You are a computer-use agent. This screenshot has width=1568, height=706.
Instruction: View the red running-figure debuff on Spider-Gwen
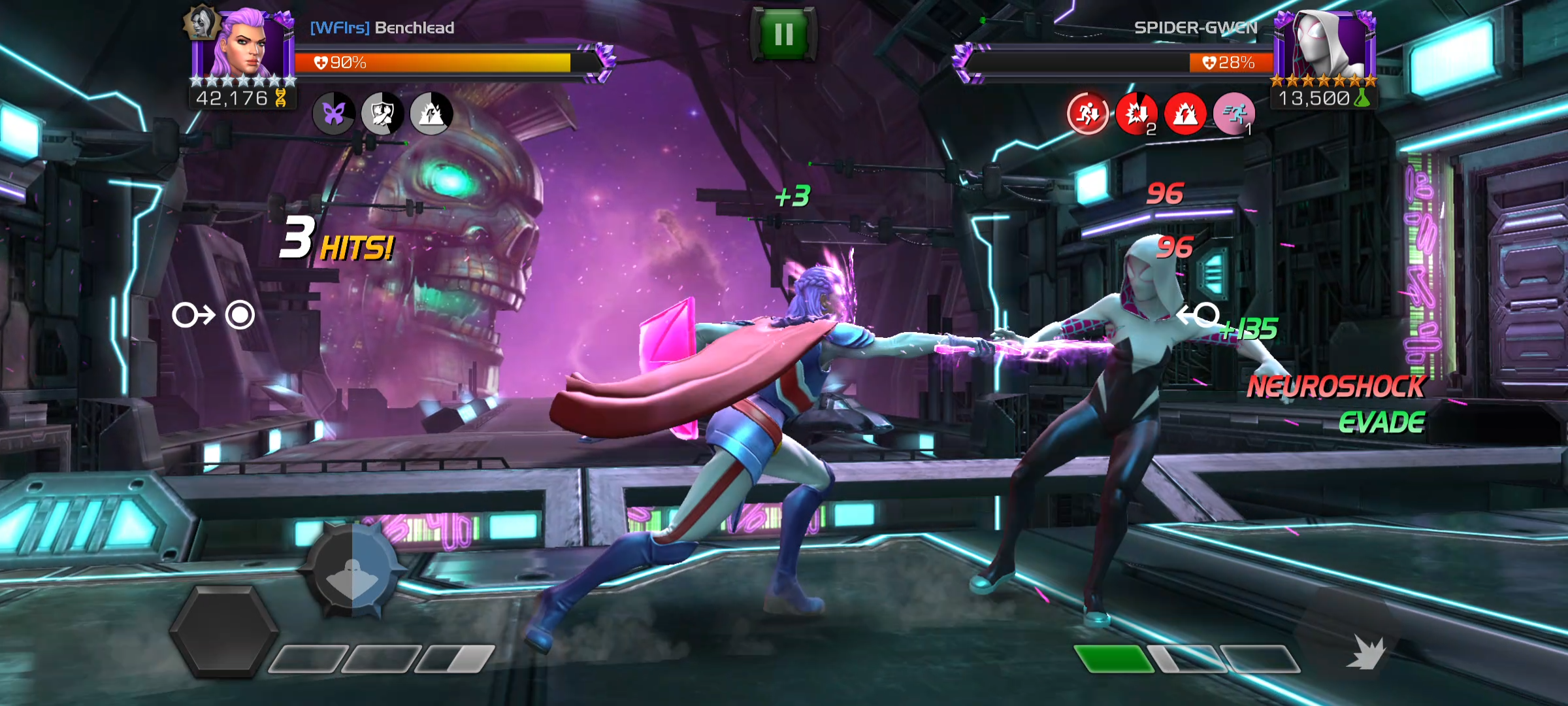pos(1088,114)
